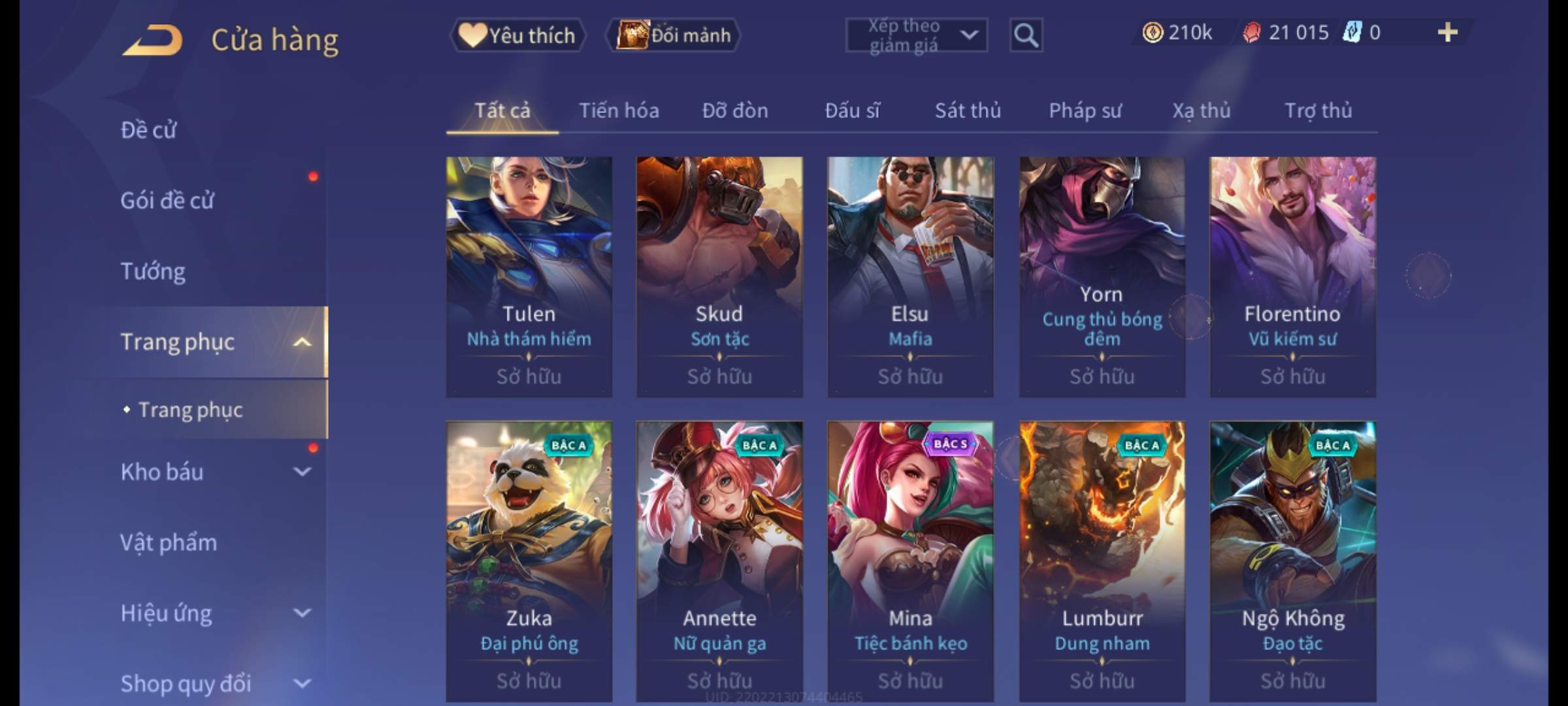The height and width of the screenshot is (706, 1568).
Task: Open the Đổi mảnh fragment exchange
Action: [x=674, y=35]
